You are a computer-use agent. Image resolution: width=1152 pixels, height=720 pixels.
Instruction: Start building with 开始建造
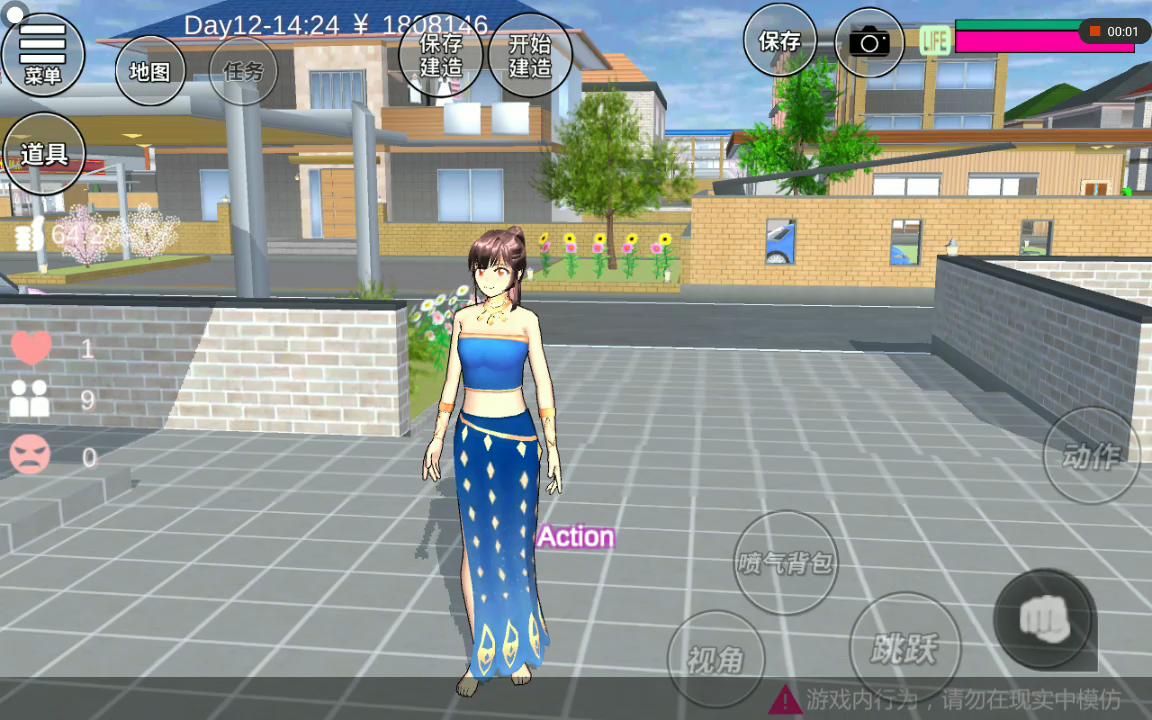(x=530, y=55)
